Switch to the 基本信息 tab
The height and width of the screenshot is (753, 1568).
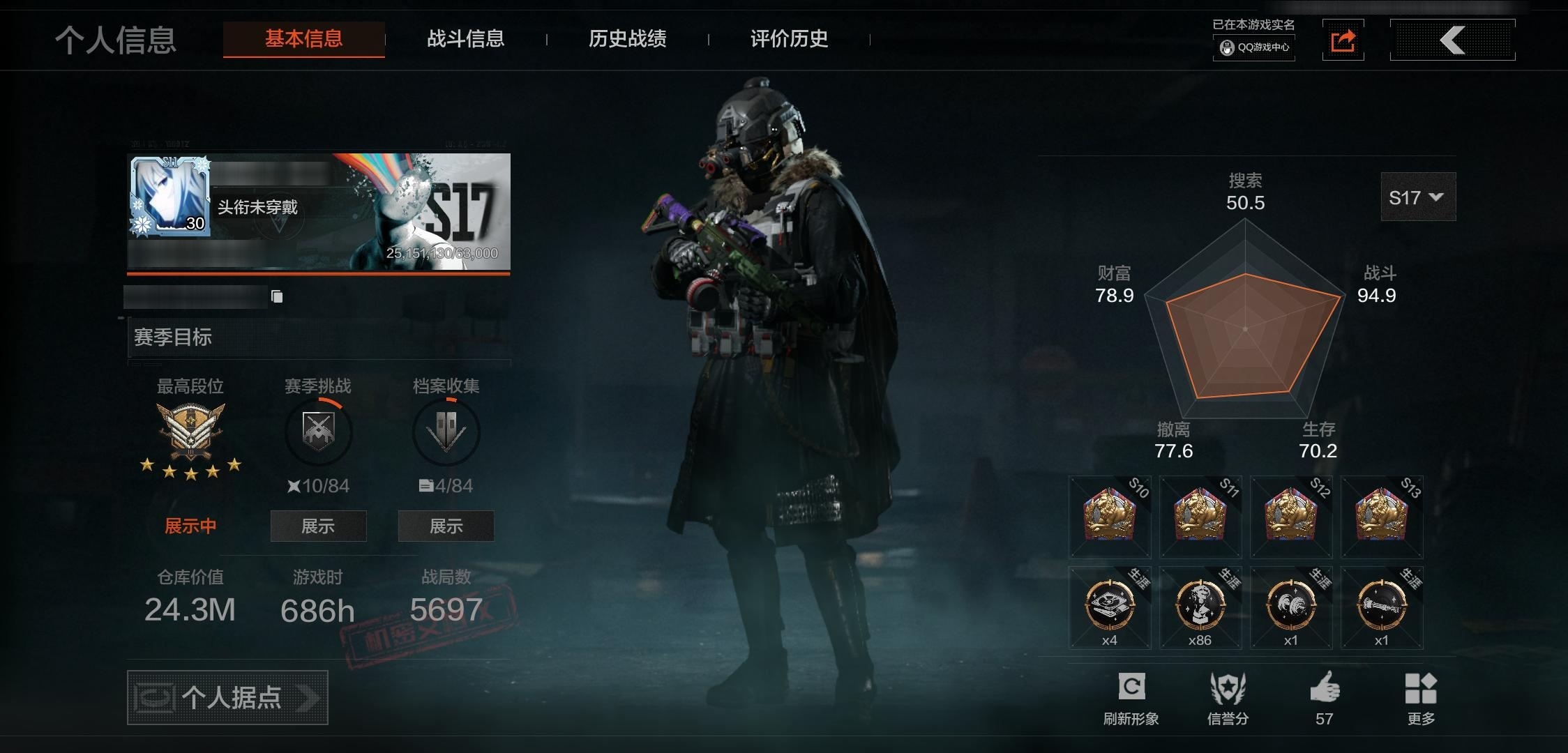point(303,39)
